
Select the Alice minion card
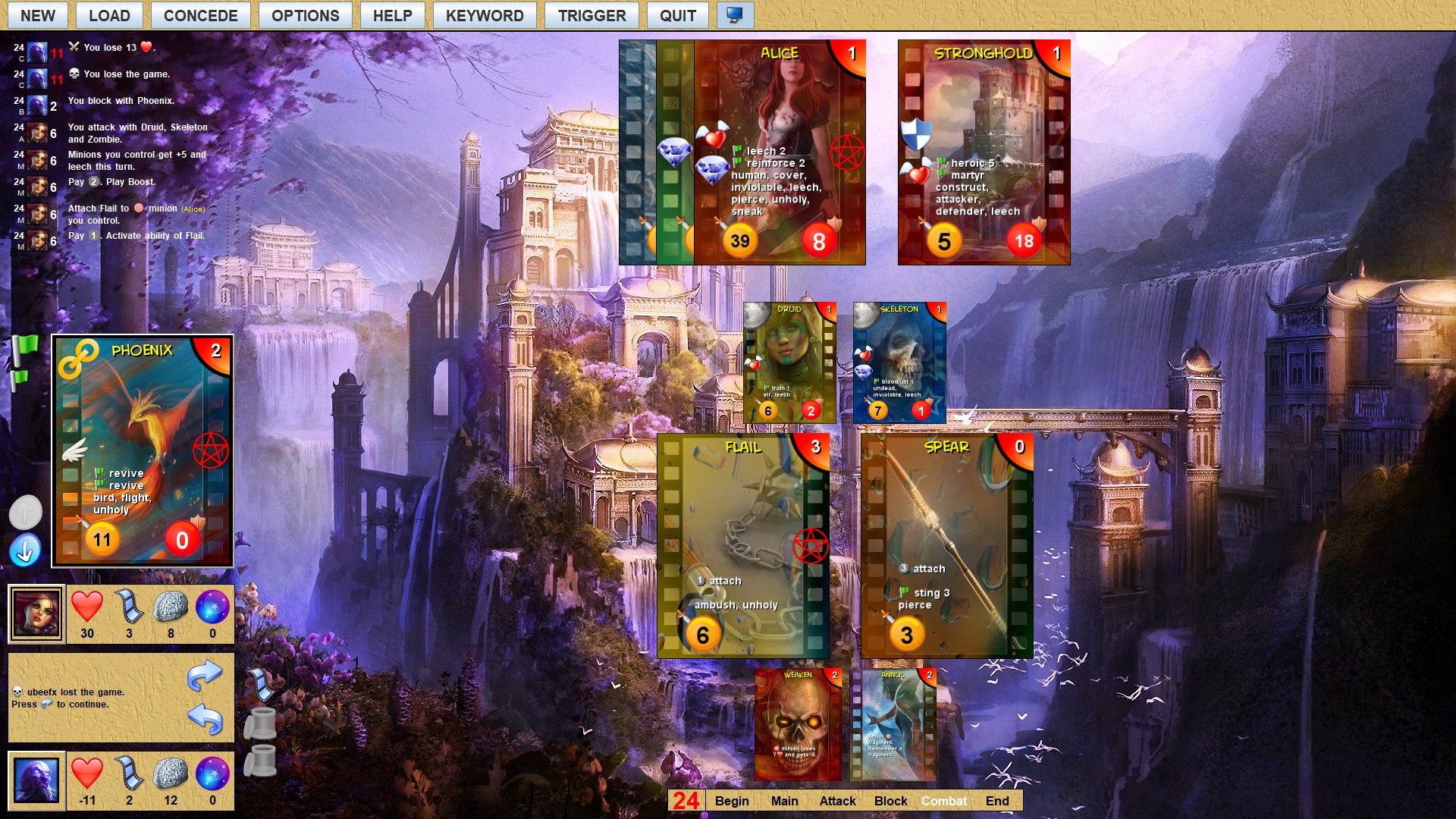779,152
